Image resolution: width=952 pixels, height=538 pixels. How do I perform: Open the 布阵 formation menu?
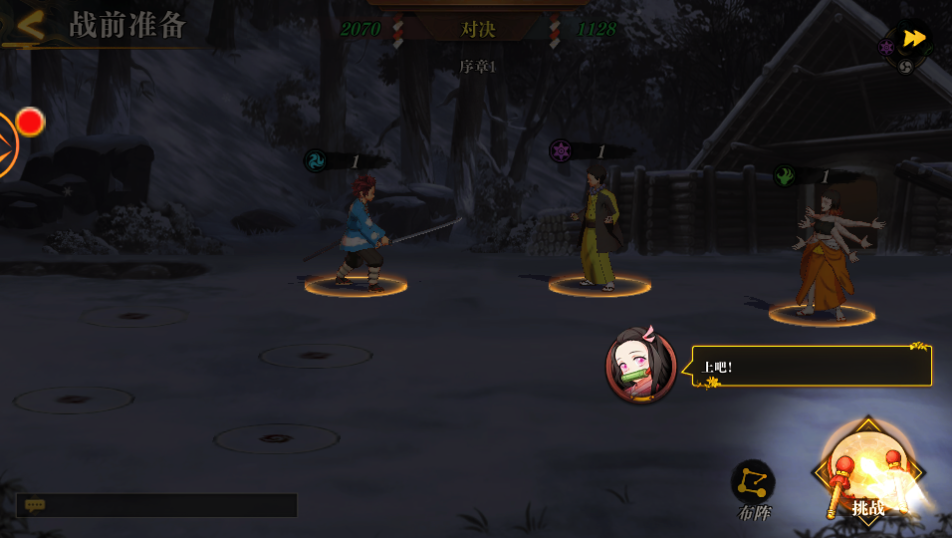(753, 489)
